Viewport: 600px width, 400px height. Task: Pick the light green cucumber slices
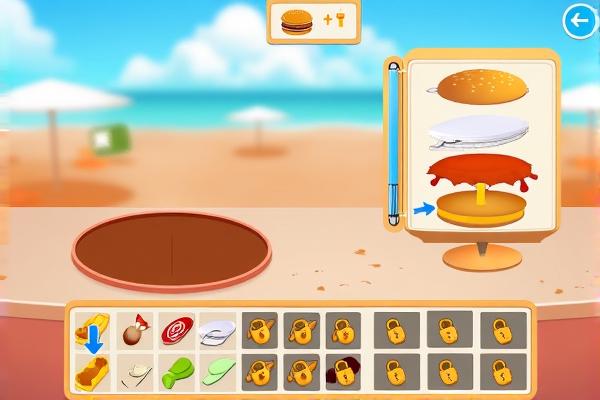[x=217, y=374]
